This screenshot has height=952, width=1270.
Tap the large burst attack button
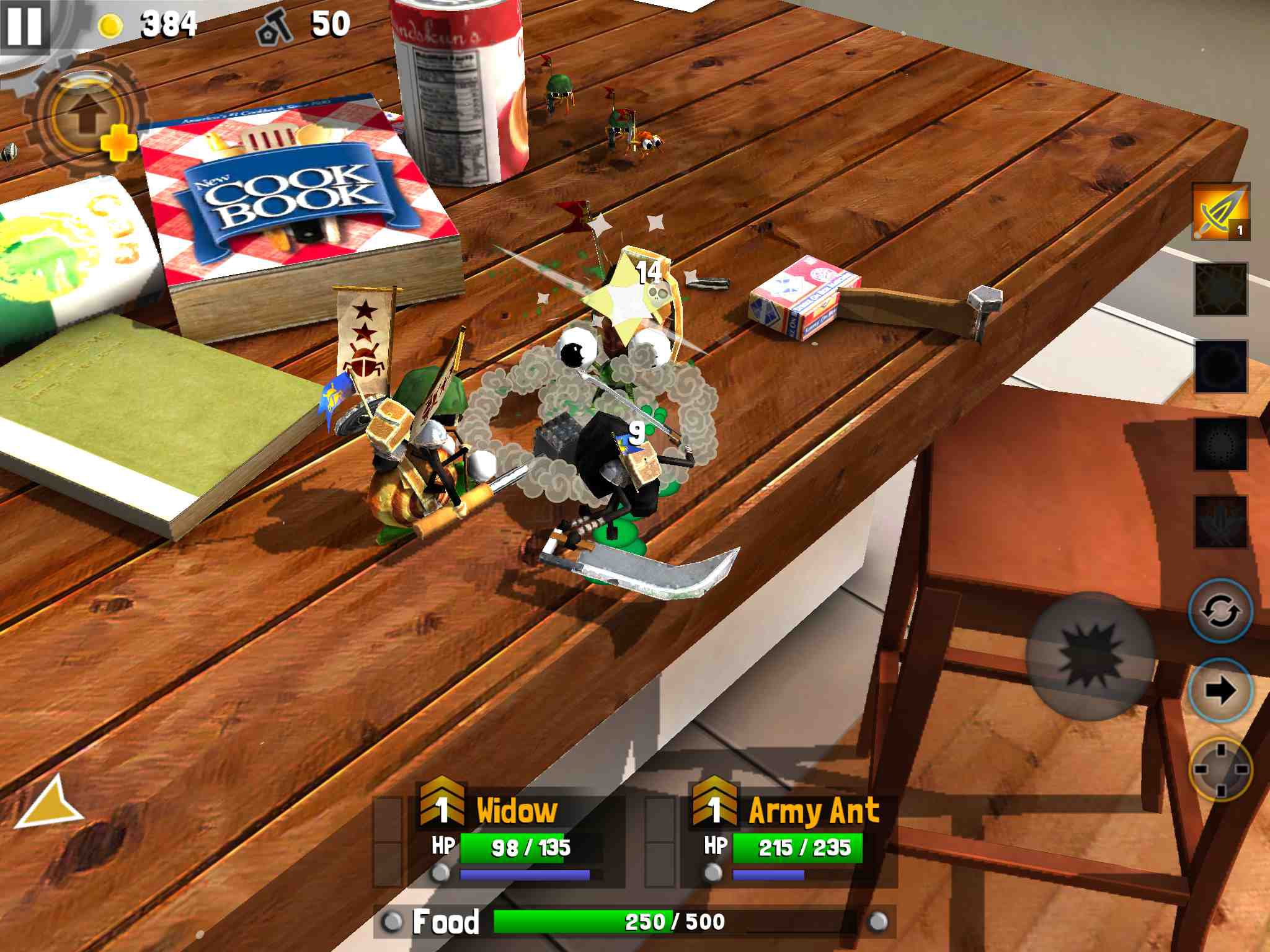click(x=1090, y=656)
